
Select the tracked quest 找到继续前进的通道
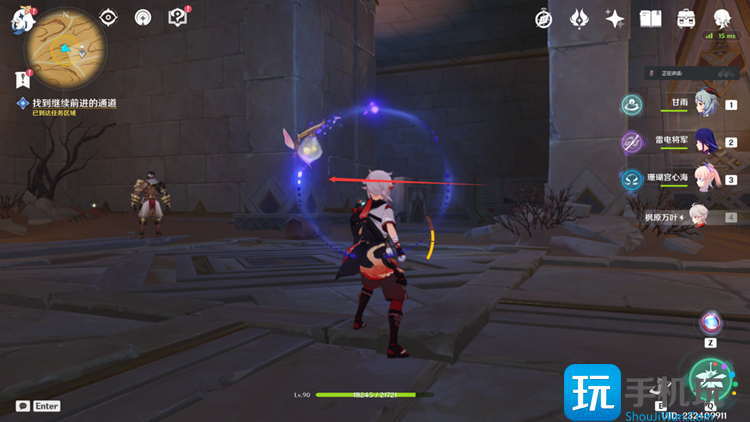point(74,103)
